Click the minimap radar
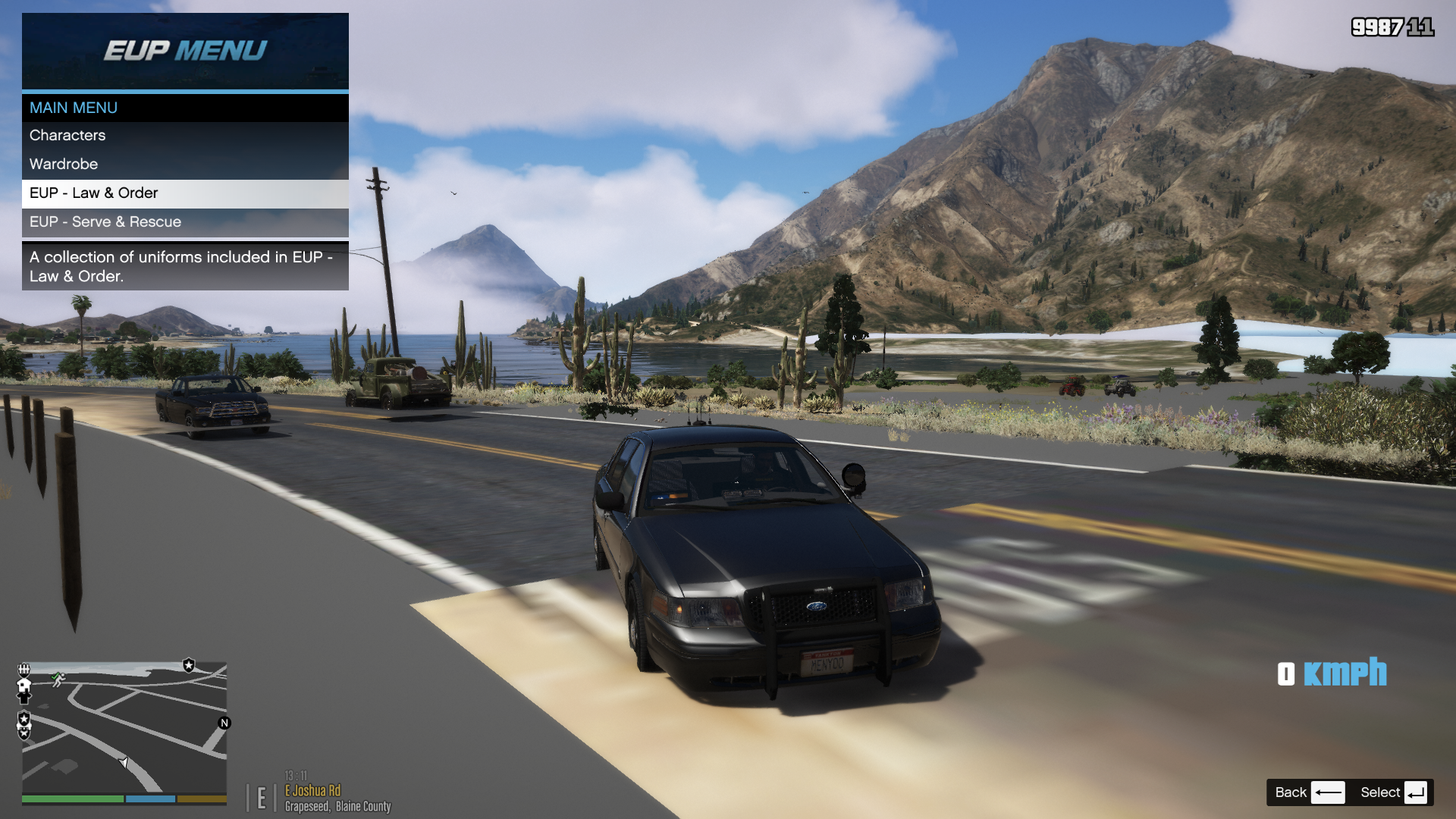The height and width of the screenshot is (819, 1456). coord(124,728)
